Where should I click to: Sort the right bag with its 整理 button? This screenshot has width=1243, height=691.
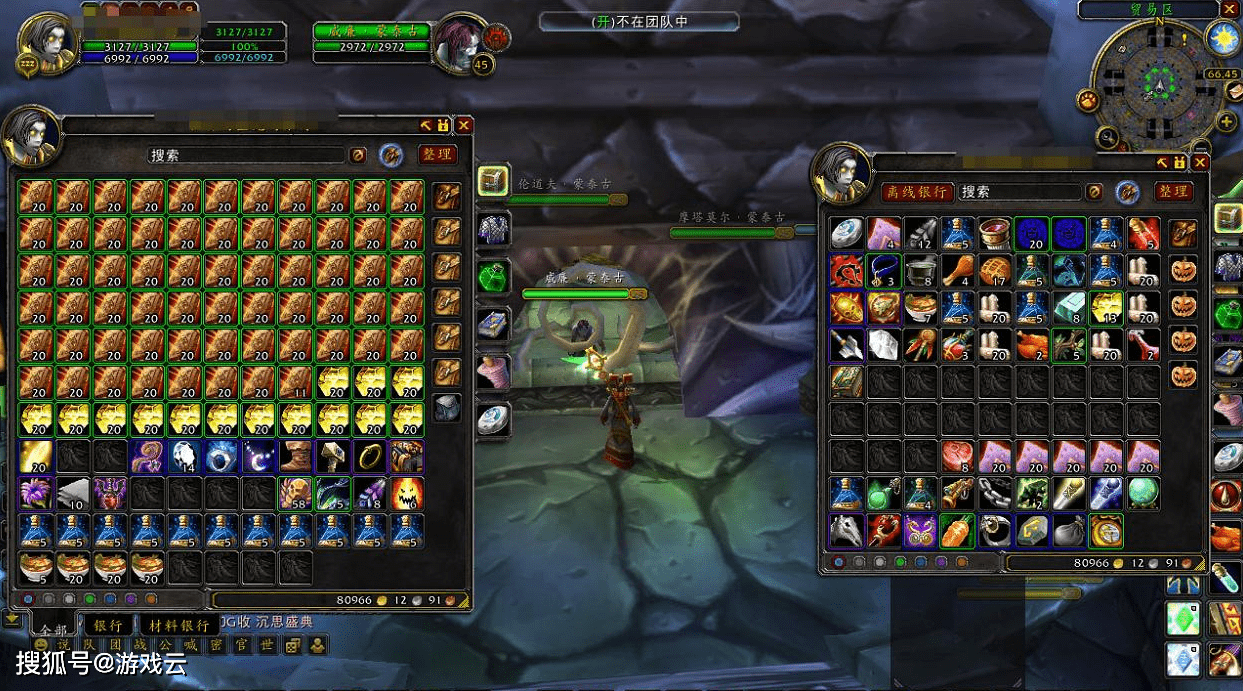1174,191
